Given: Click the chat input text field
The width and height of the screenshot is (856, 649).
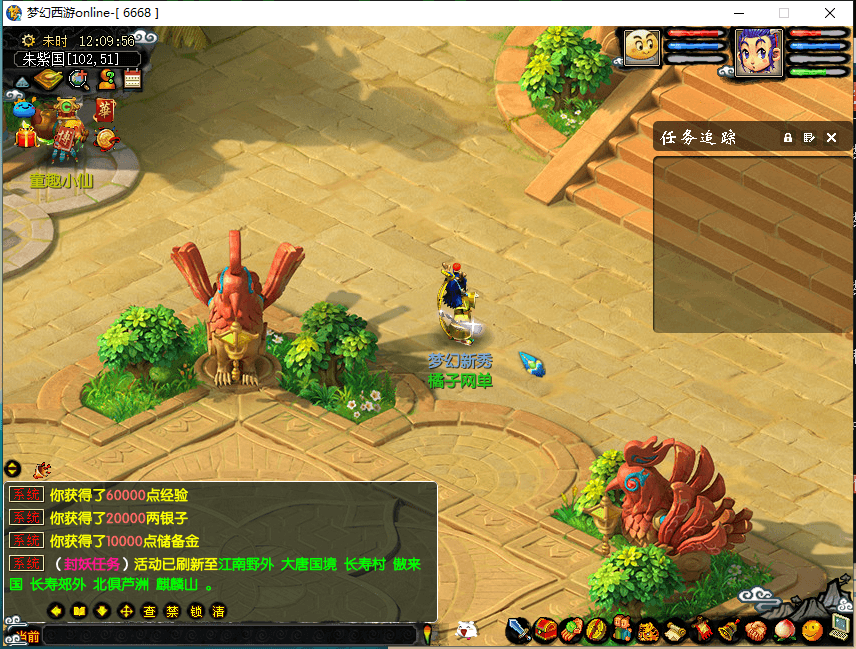Looking at the screenshot, I should tap(228, 635).
